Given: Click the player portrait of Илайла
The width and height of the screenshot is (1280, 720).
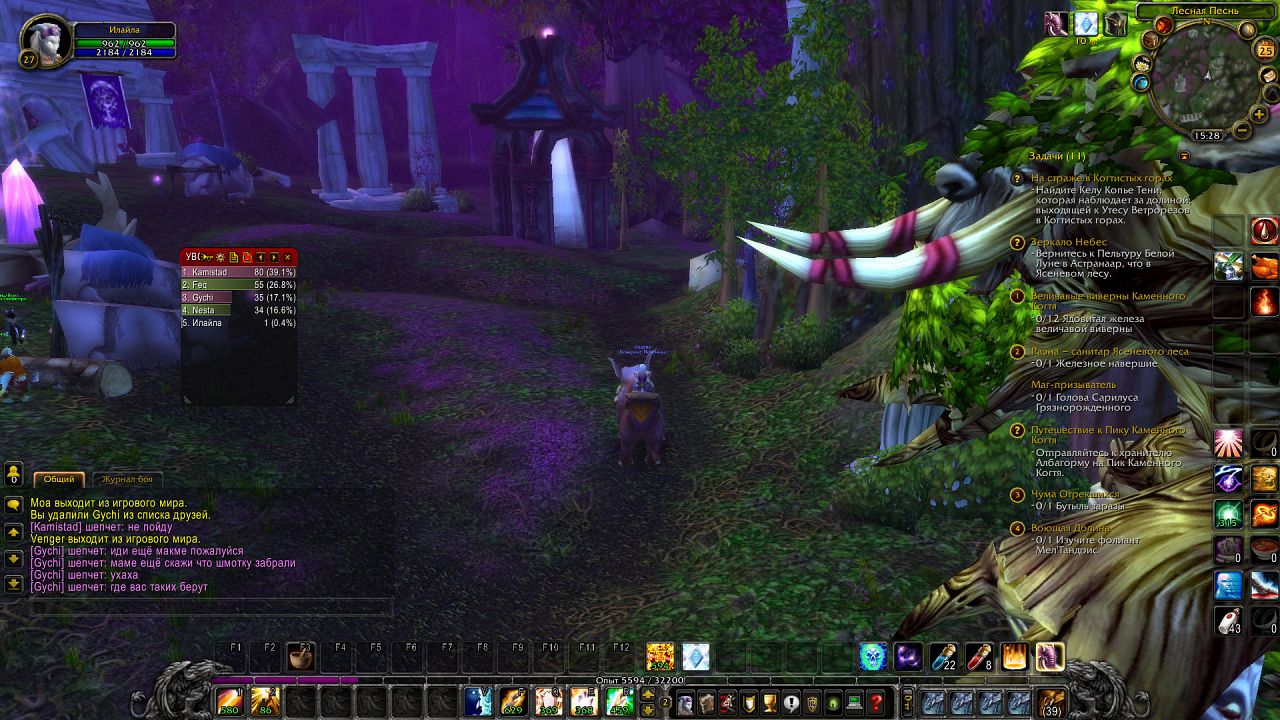Looking at the screenshot, I should [x=46, y=40].
